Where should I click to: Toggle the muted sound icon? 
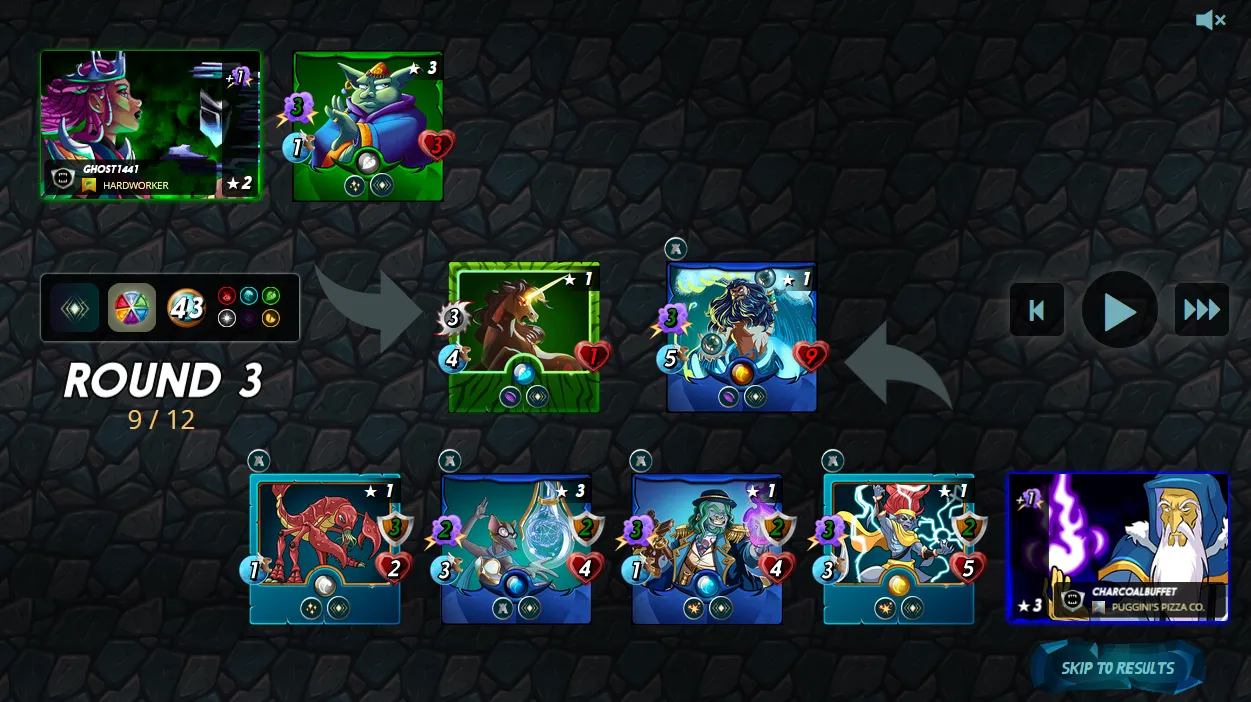point(1210,20)
